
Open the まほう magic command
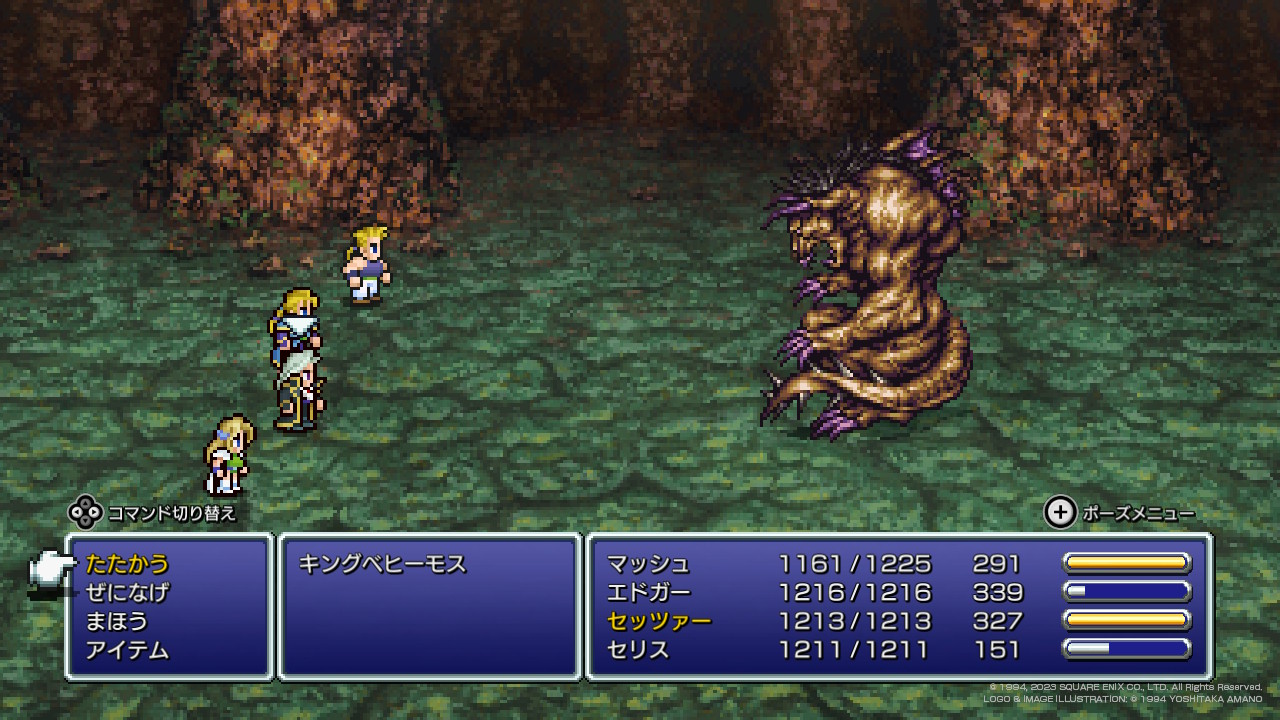(x=117, y=622)
